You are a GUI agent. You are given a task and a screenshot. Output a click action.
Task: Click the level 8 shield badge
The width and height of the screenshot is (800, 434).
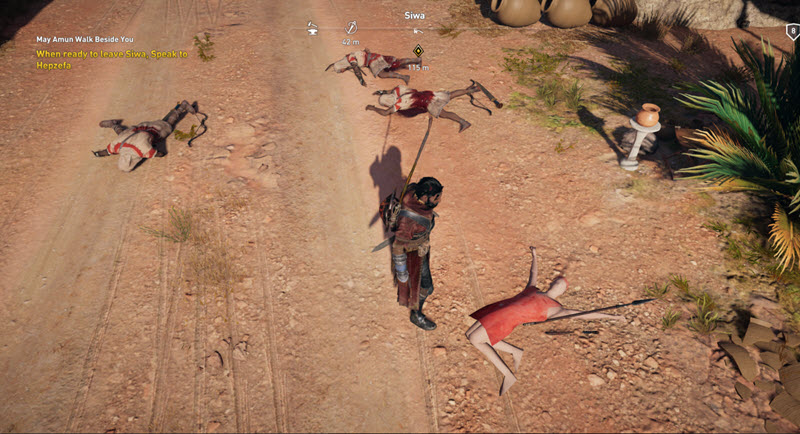792,31
